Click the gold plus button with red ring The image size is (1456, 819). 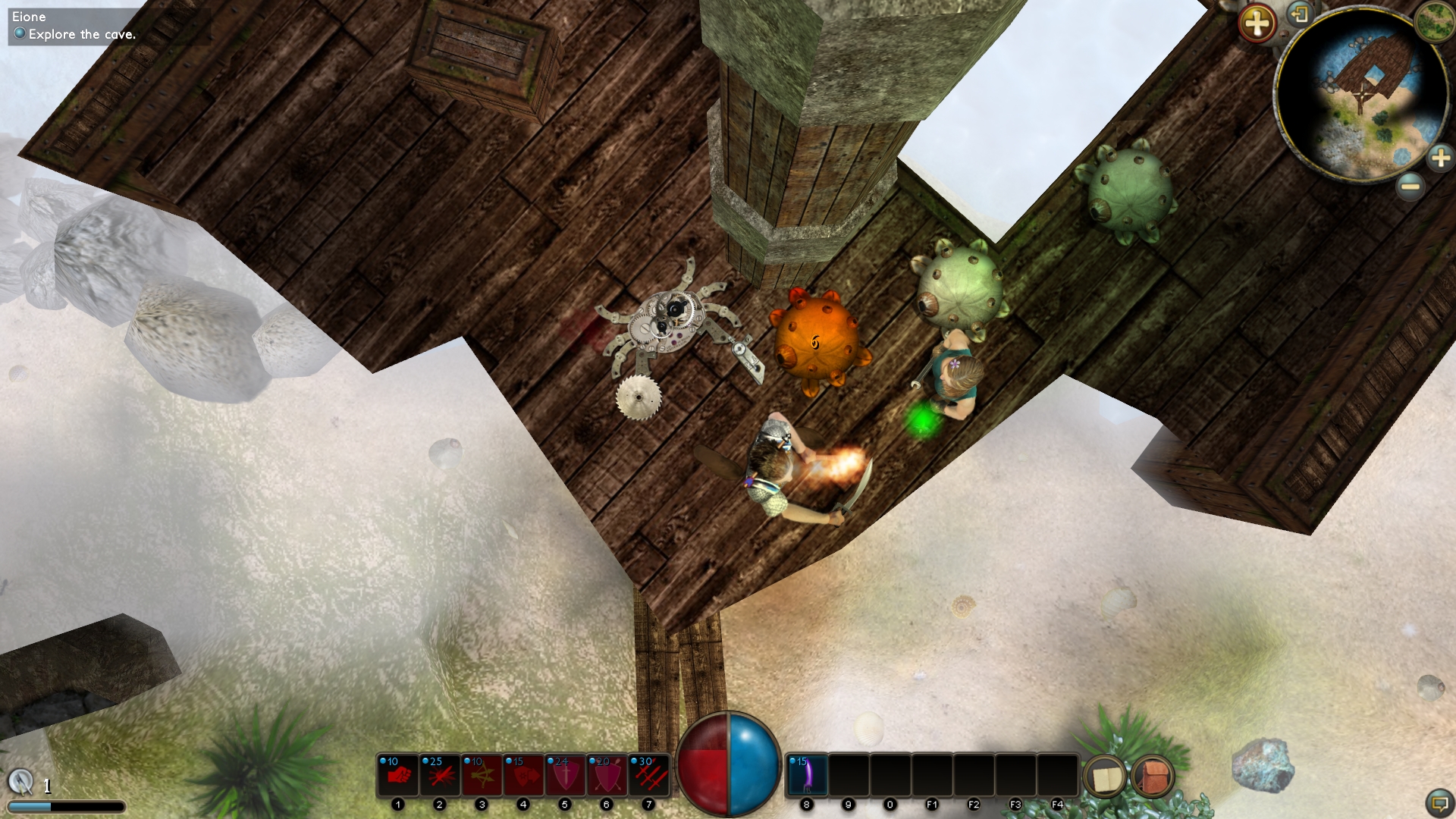coord(1257,24)
